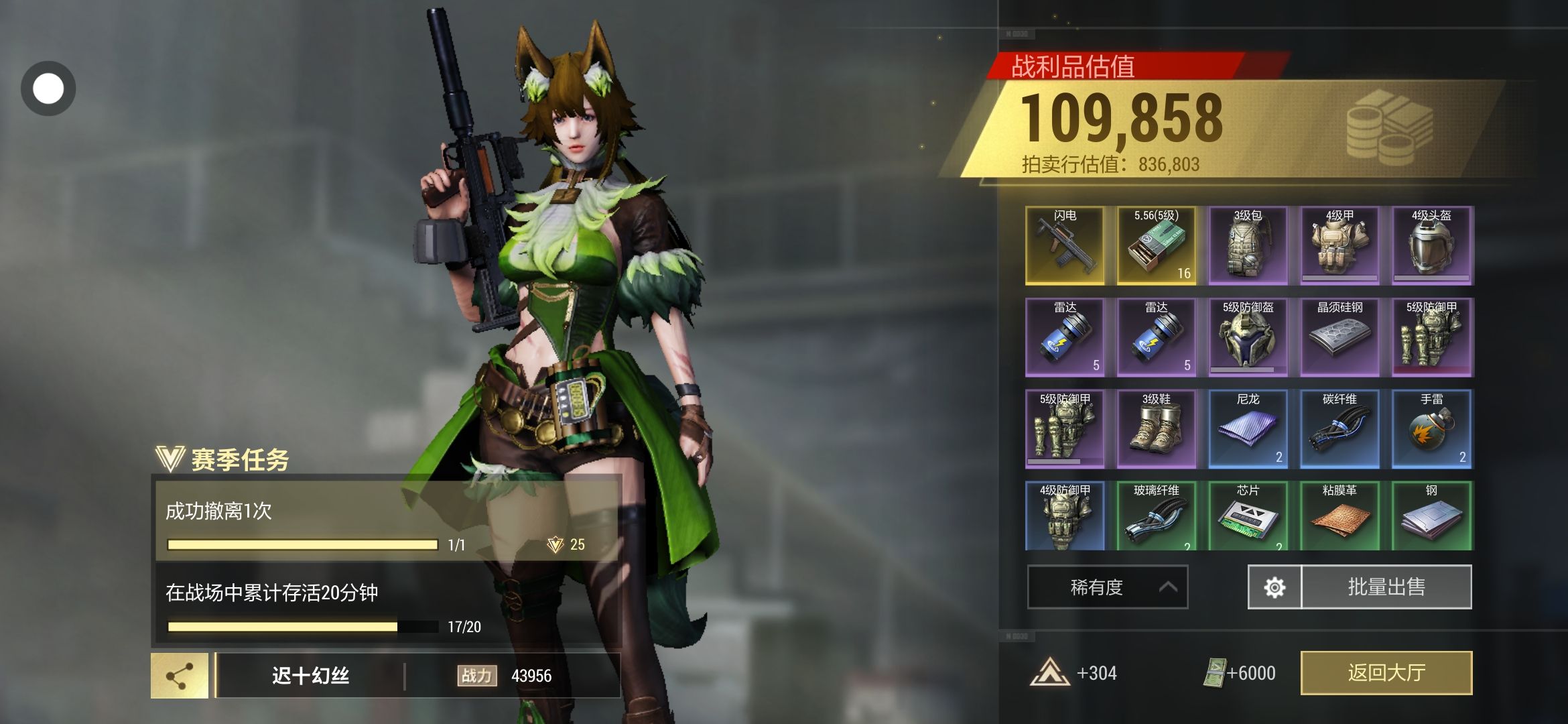This screenshot has height=724, width=1568.
Task: Open the 芯片 chip item slot
Action: point(1248,516)
